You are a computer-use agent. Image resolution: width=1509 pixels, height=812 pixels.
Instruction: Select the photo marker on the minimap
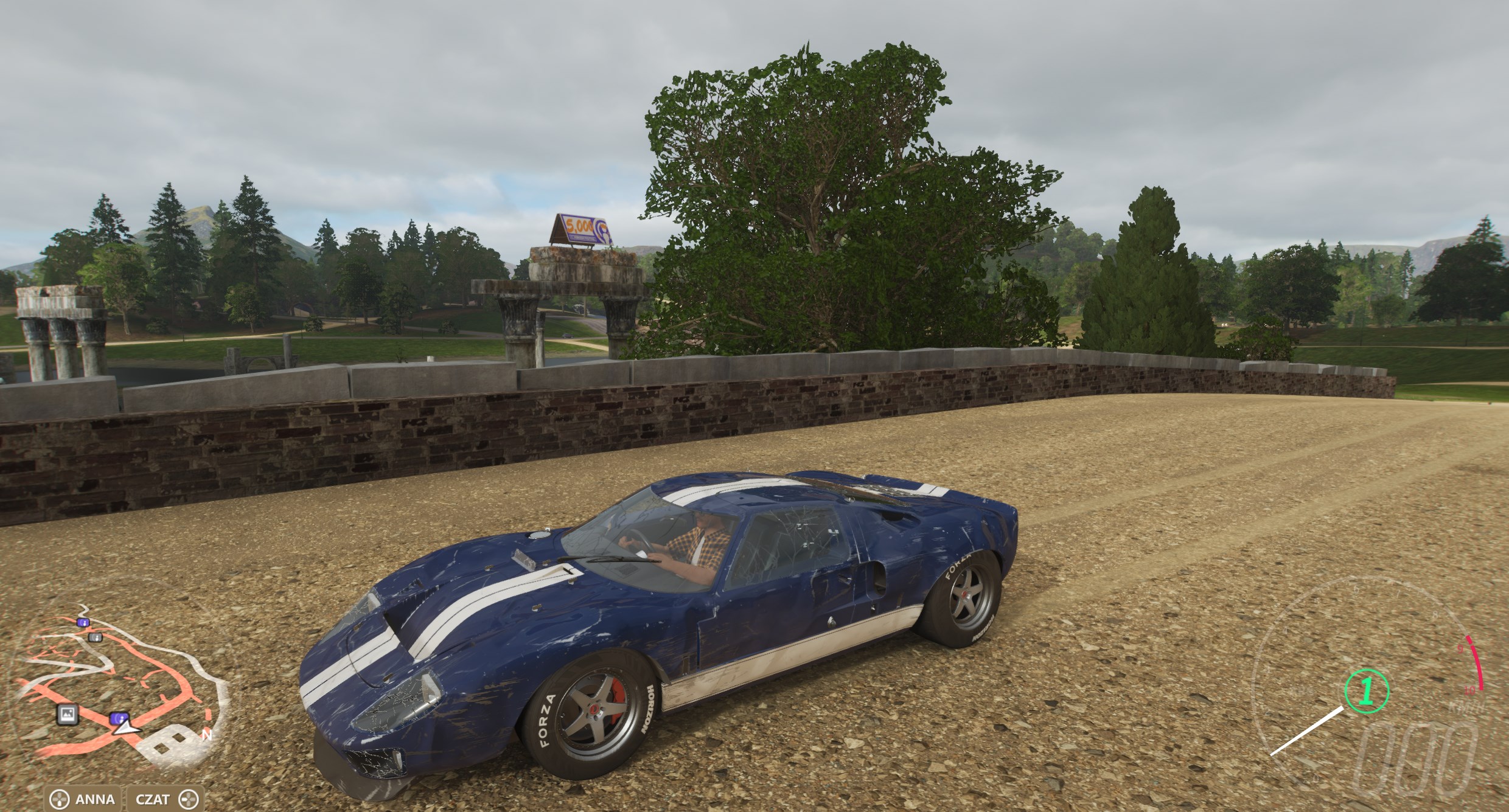pos(68,714)
